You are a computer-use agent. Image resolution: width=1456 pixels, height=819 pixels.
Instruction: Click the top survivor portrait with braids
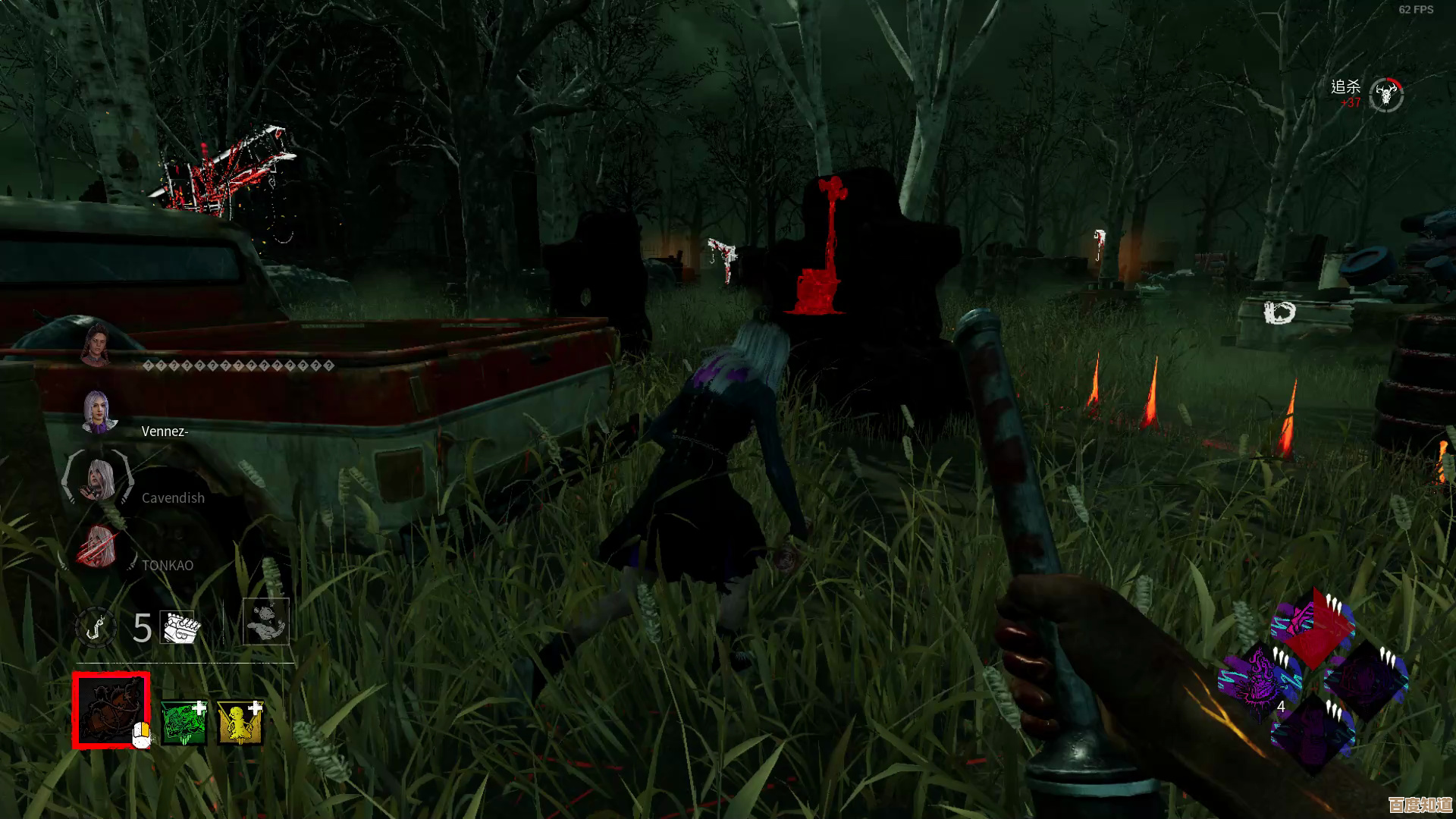pos(97,346)
